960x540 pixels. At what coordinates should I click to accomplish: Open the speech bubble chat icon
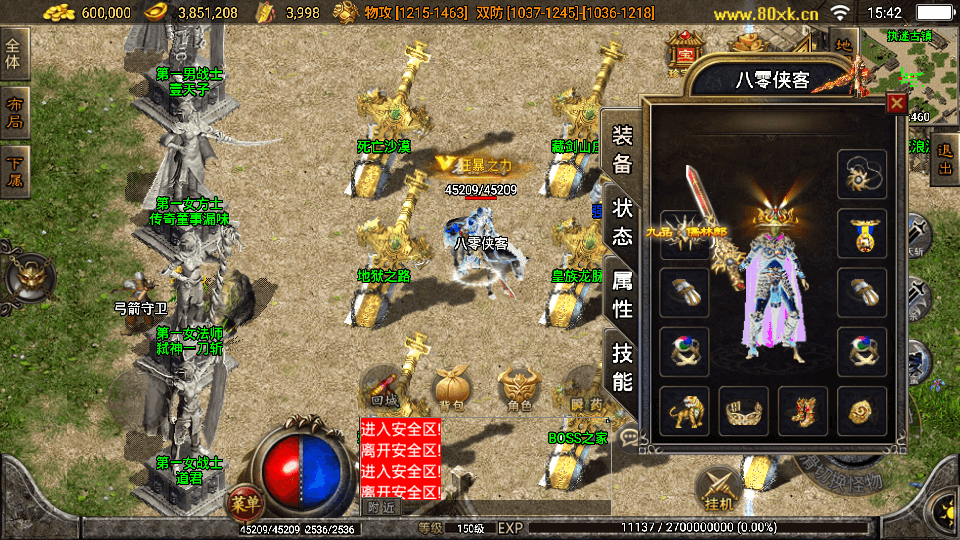pos(629,436)
